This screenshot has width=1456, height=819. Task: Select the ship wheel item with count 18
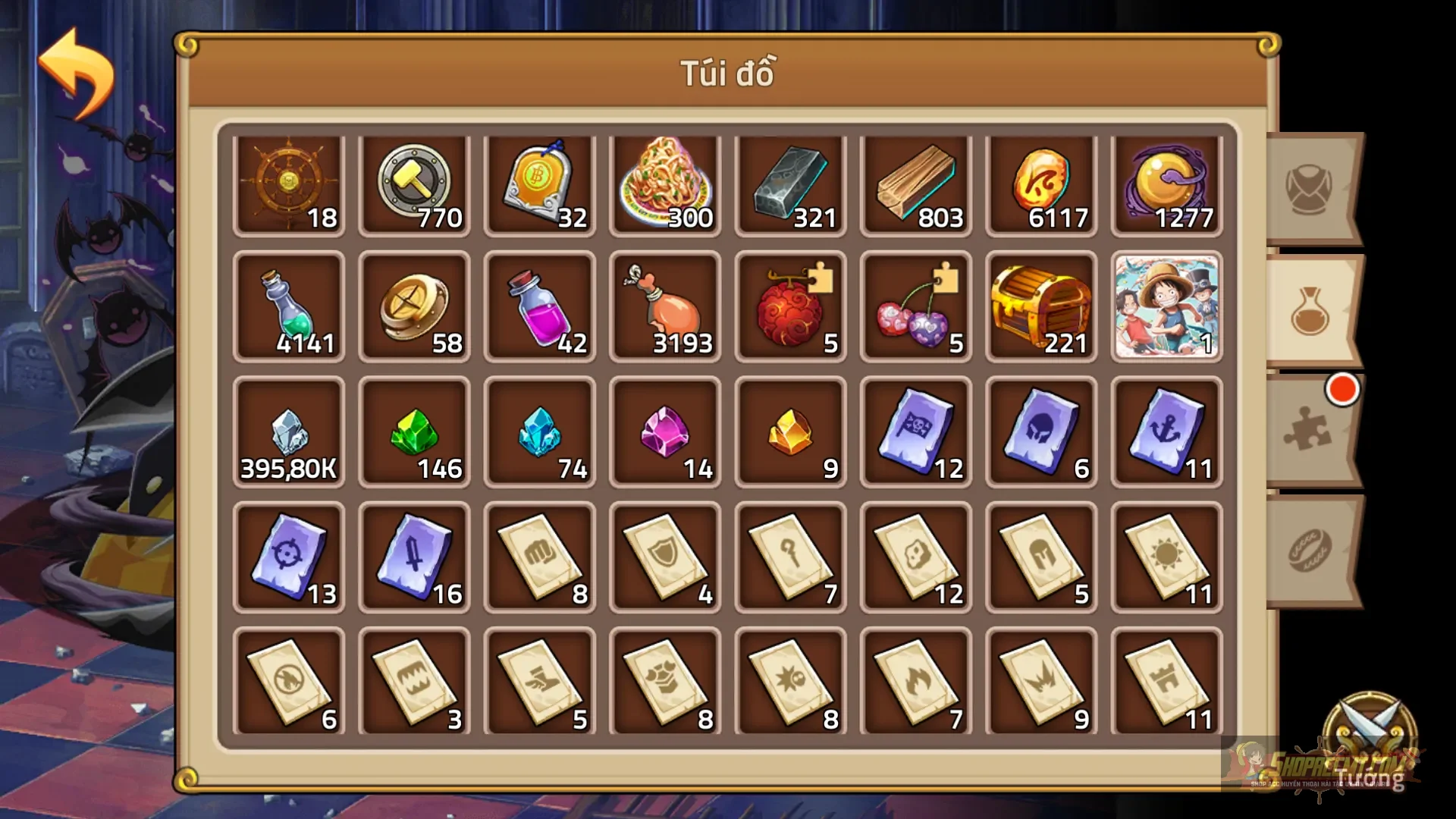coord(289,182)
